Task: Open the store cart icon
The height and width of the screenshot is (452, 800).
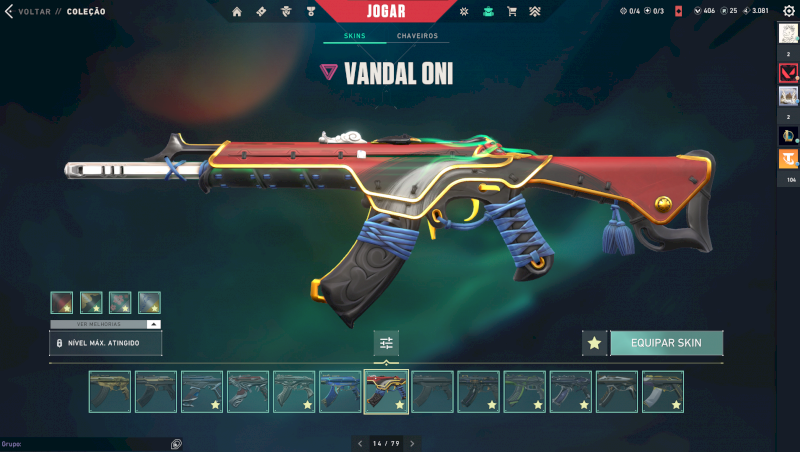Action: [x=512, y=12]
